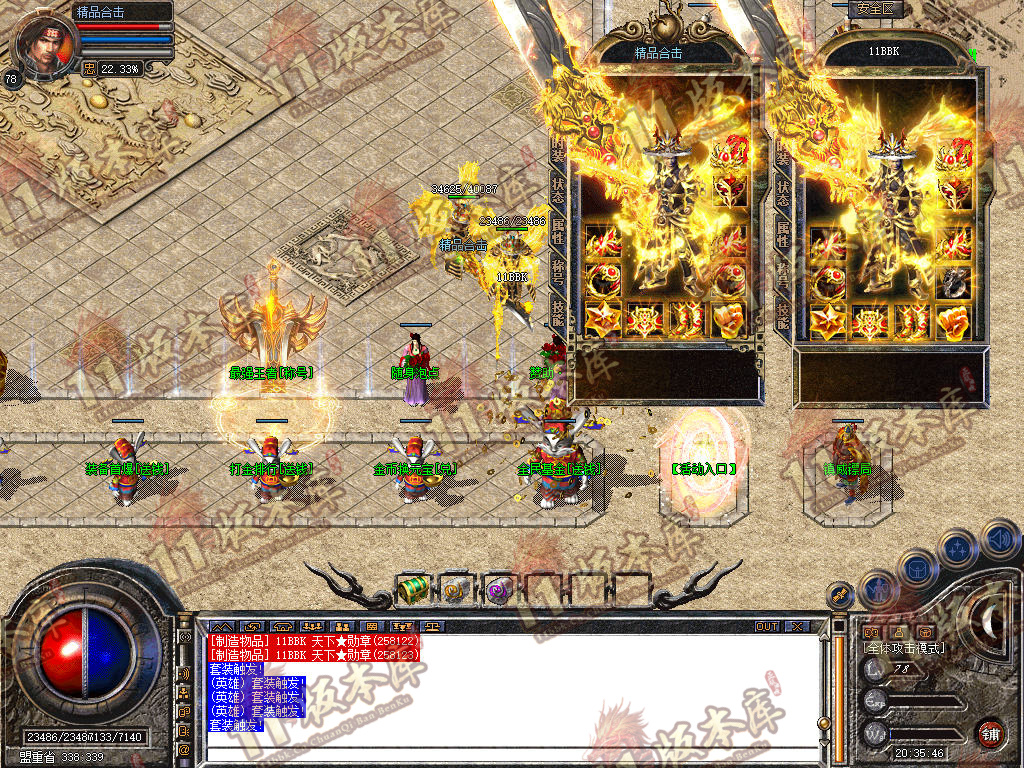The width and height of the screenshot is (1024, 768).
Task: Click the OUT button above chat
Action: click(x=767, y=627)
